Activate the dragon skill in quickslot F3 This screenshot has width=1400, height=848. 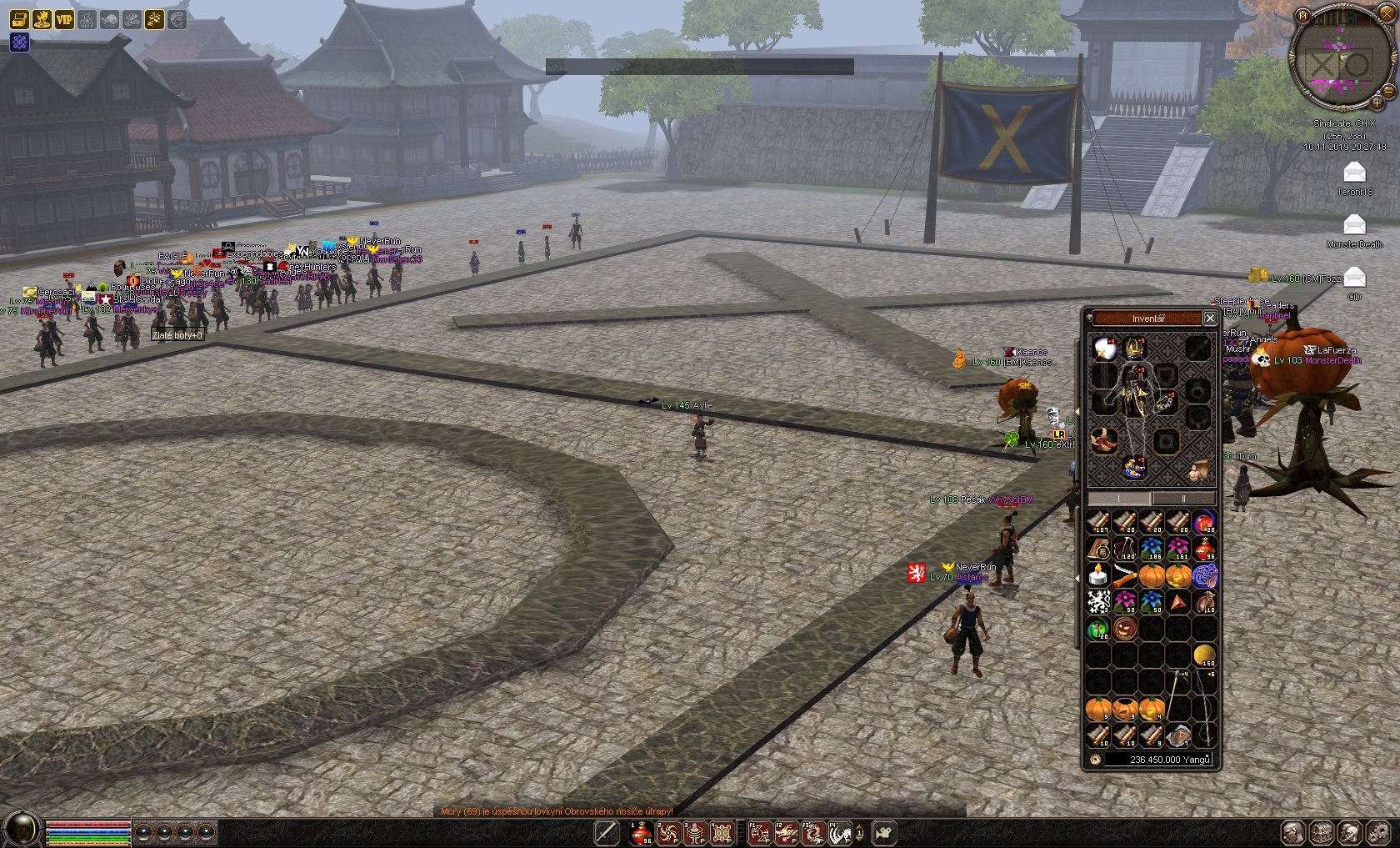[x=812, y=832]
